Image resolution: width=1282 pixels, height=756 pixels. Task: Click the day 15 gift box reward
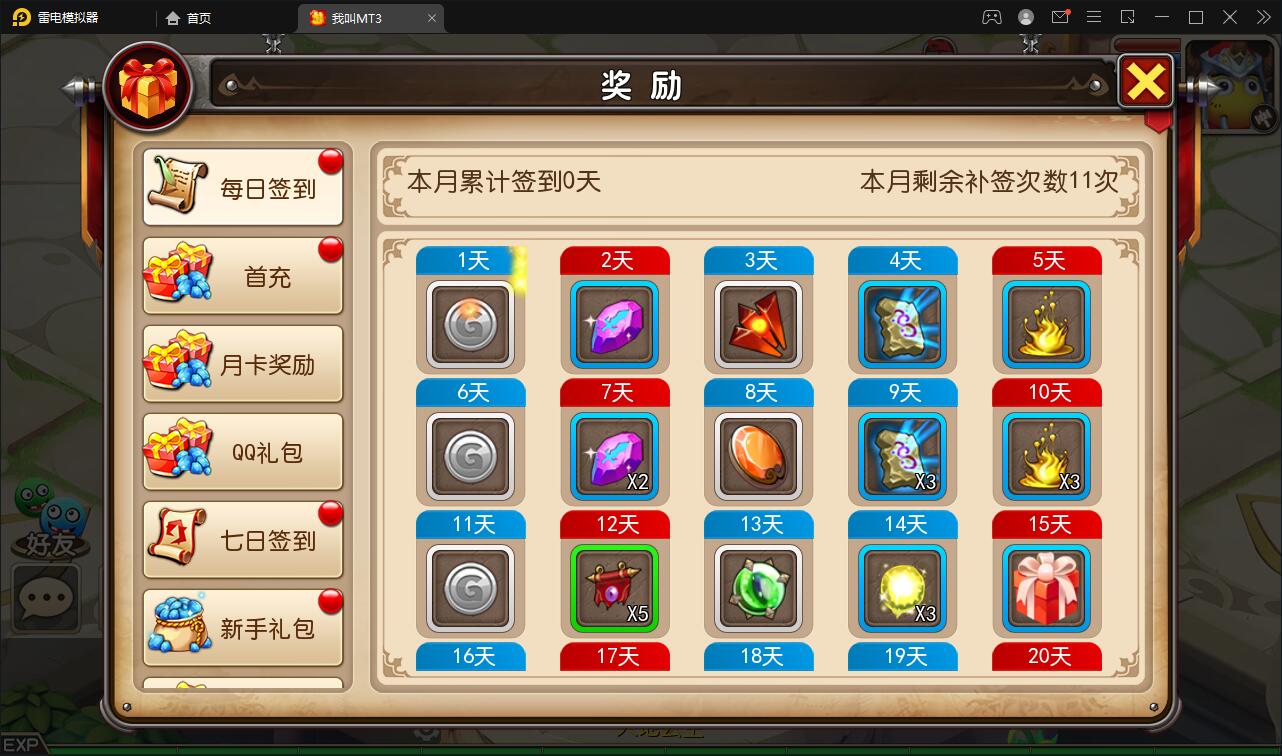1046,588
